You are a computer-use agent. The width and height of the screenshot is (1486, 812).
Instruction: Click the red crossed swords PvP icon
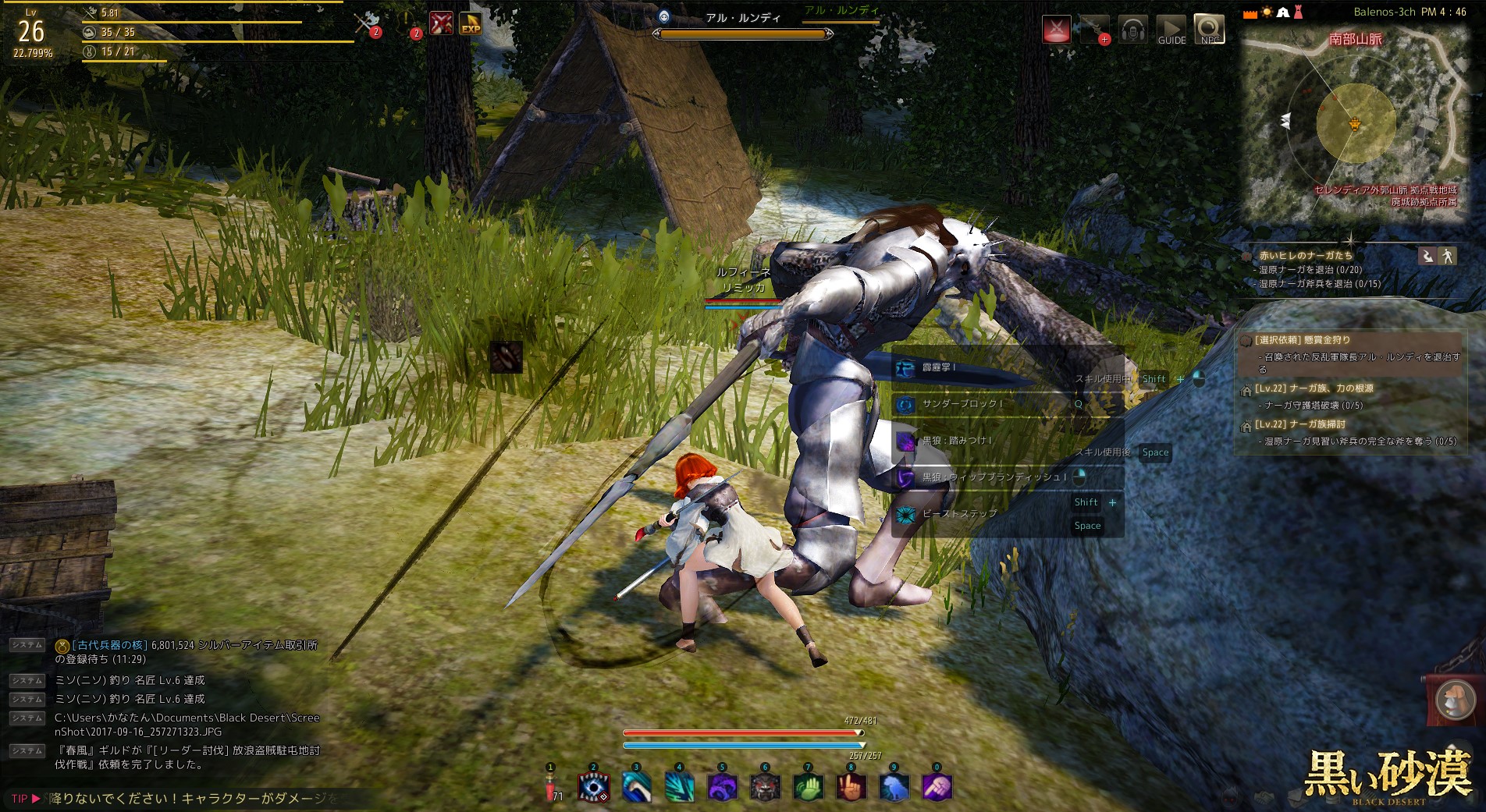[x=1056, y=30]
